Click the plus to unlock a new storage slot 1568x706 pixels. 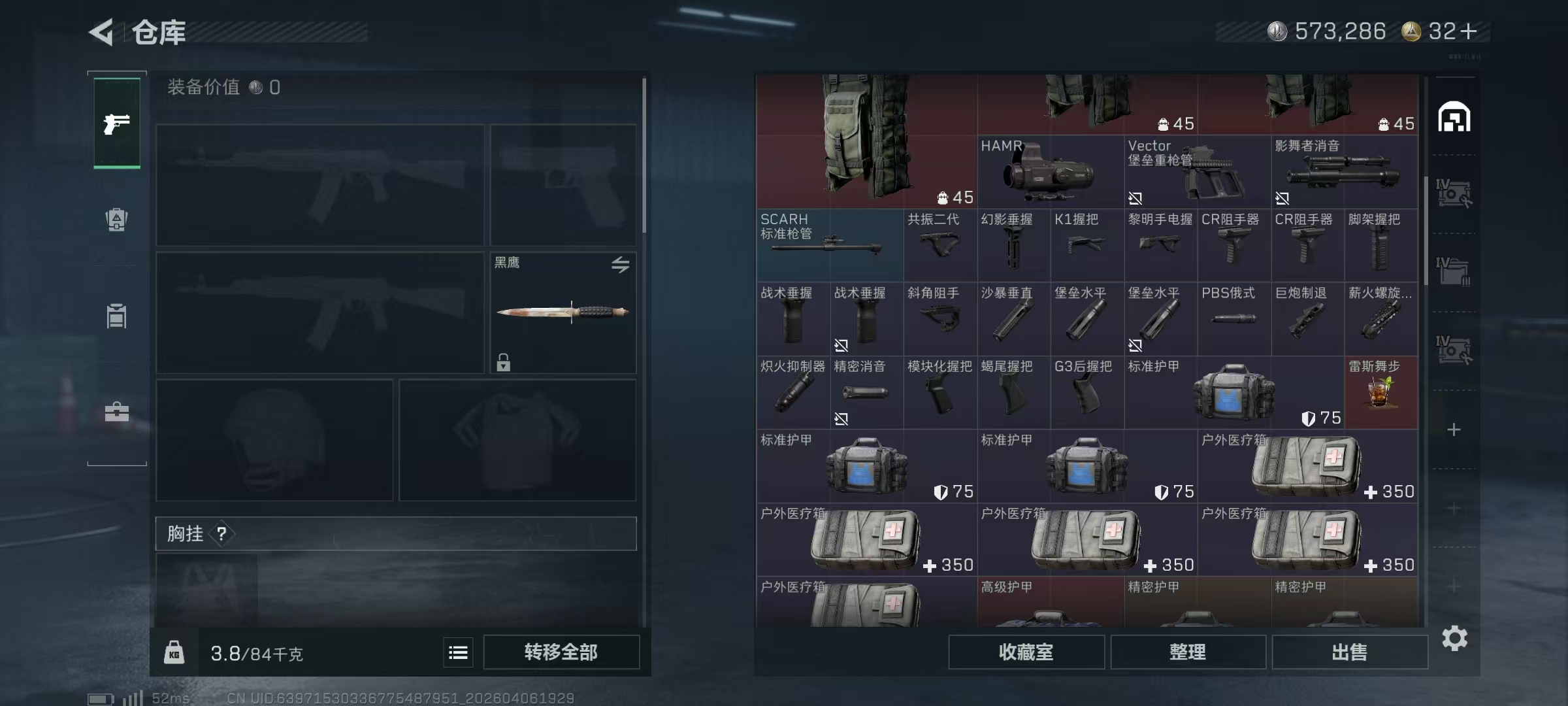[x=1455, y=430]
